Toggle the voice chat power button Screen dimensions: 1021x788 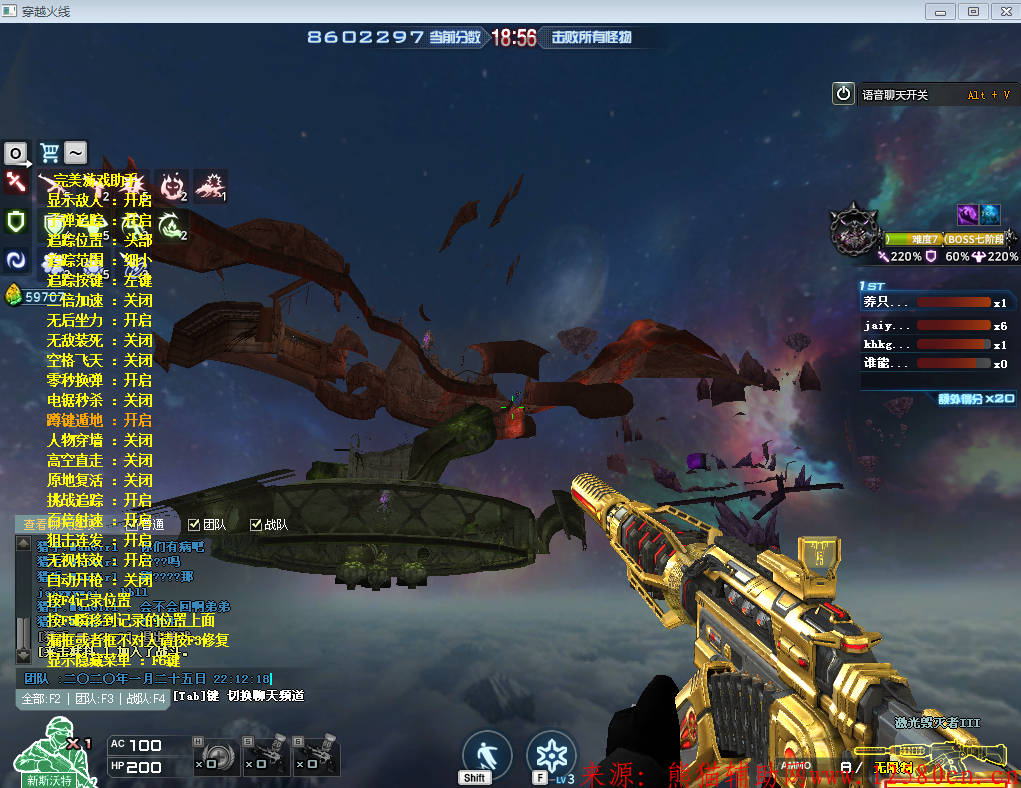coord(843,94)
